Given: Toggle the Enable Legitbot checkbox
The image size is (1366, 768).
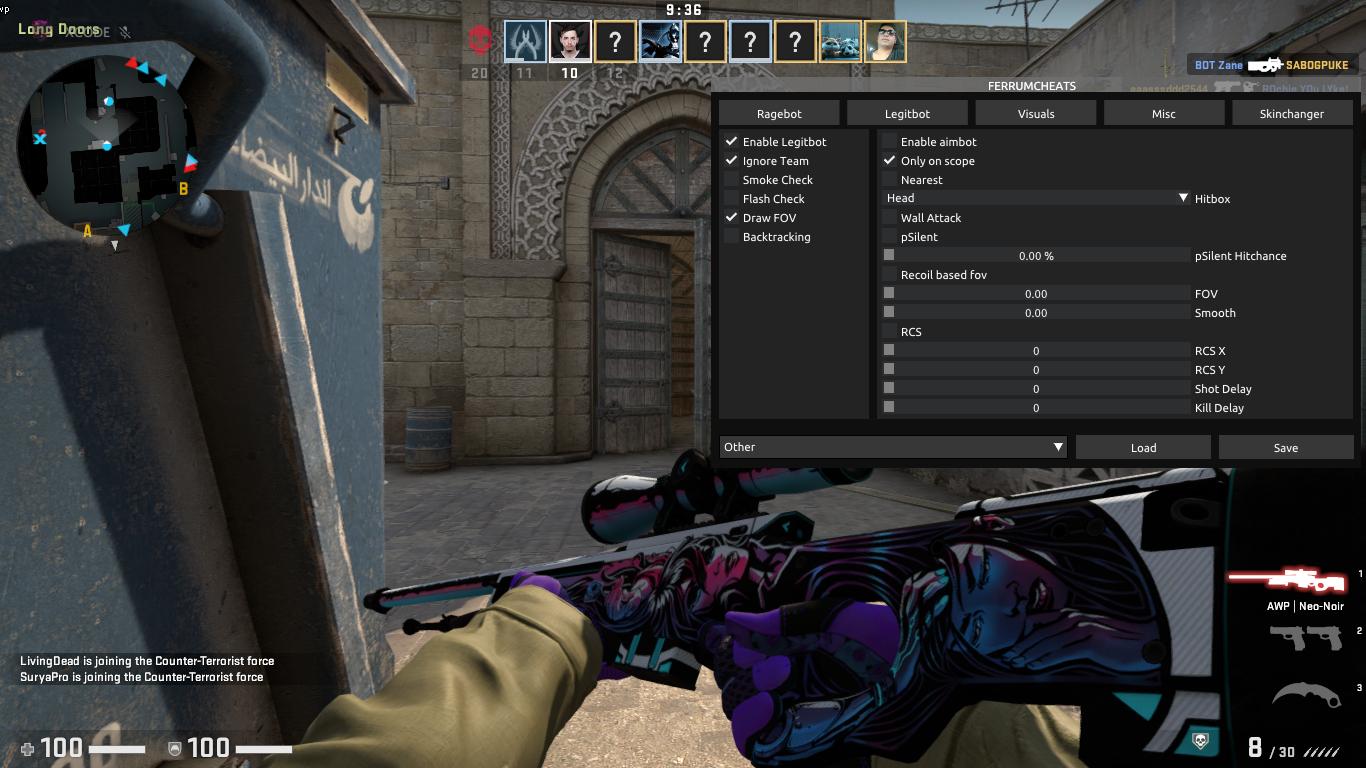Looking at the screenshot, I should (x=732, y=142).
